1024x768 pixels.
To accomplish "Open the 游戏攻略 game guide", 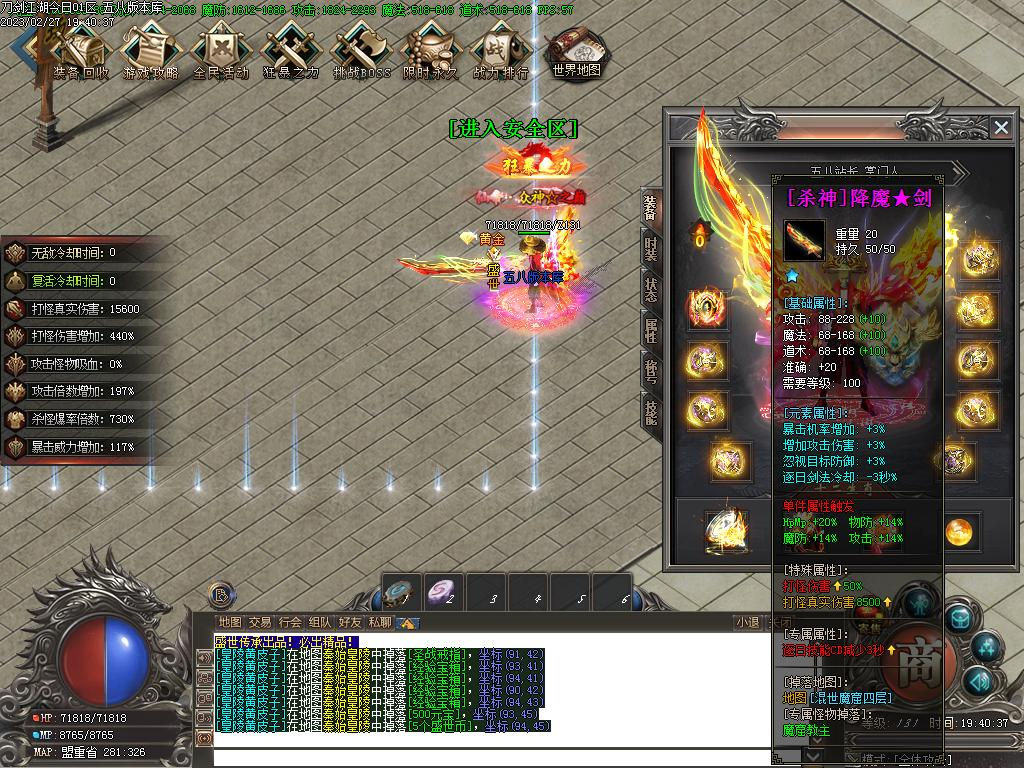I will click(151, 52).
